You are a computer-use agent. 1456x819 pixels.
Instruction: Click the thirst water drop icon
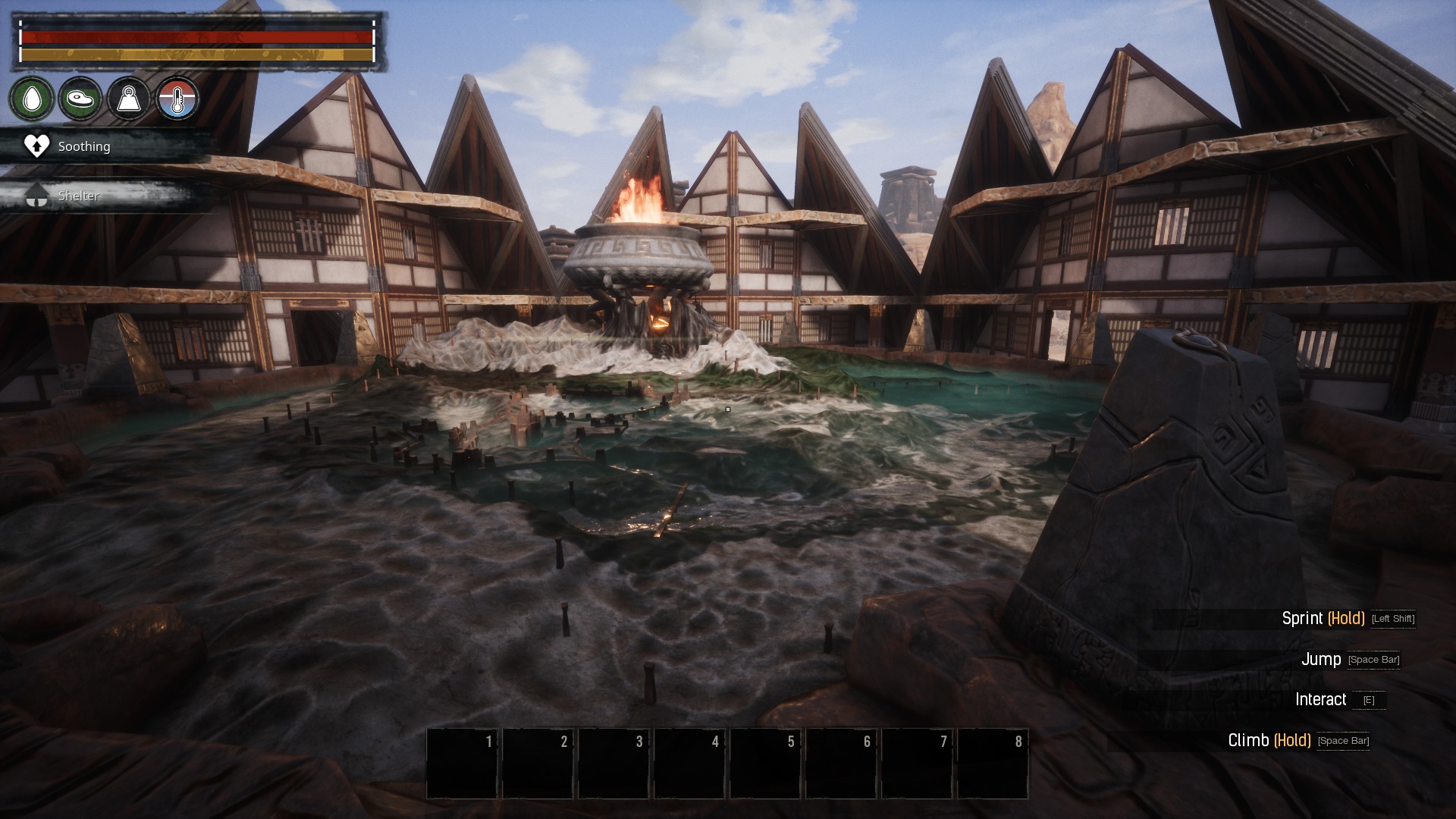pyautogui.click(x=32, y=99)
